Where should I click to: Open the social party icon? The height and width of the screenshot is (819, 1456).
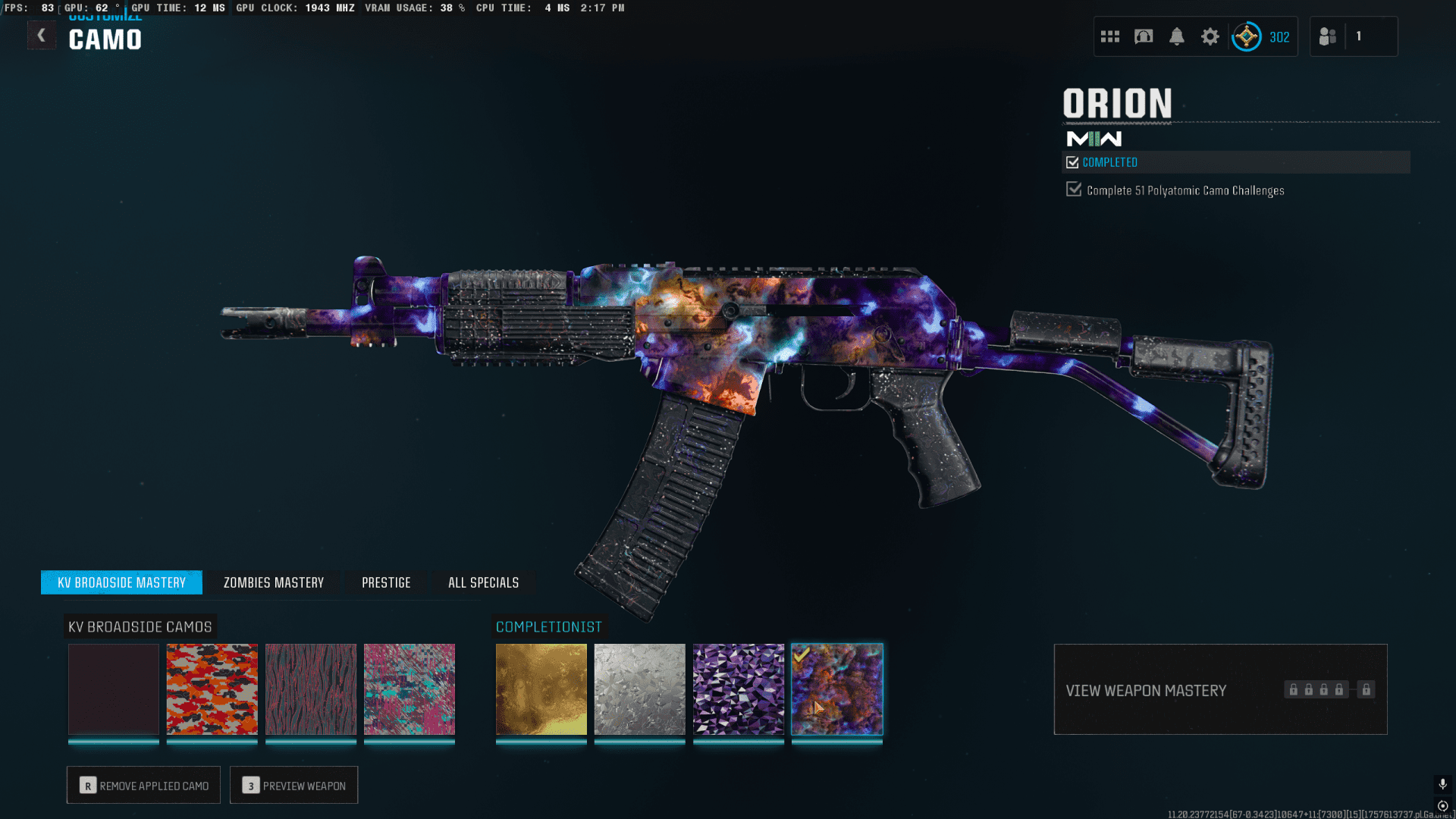click(x=1328, y=36)
